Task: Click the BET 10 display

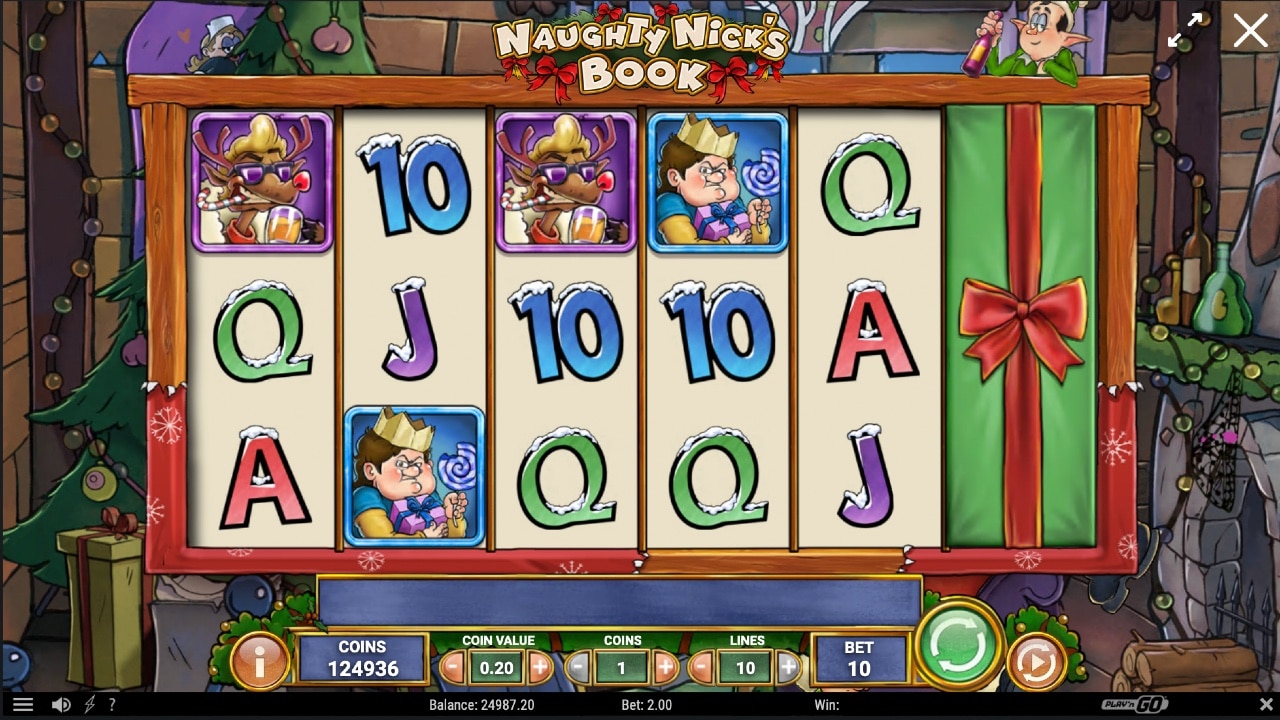Action: point(860,657)
